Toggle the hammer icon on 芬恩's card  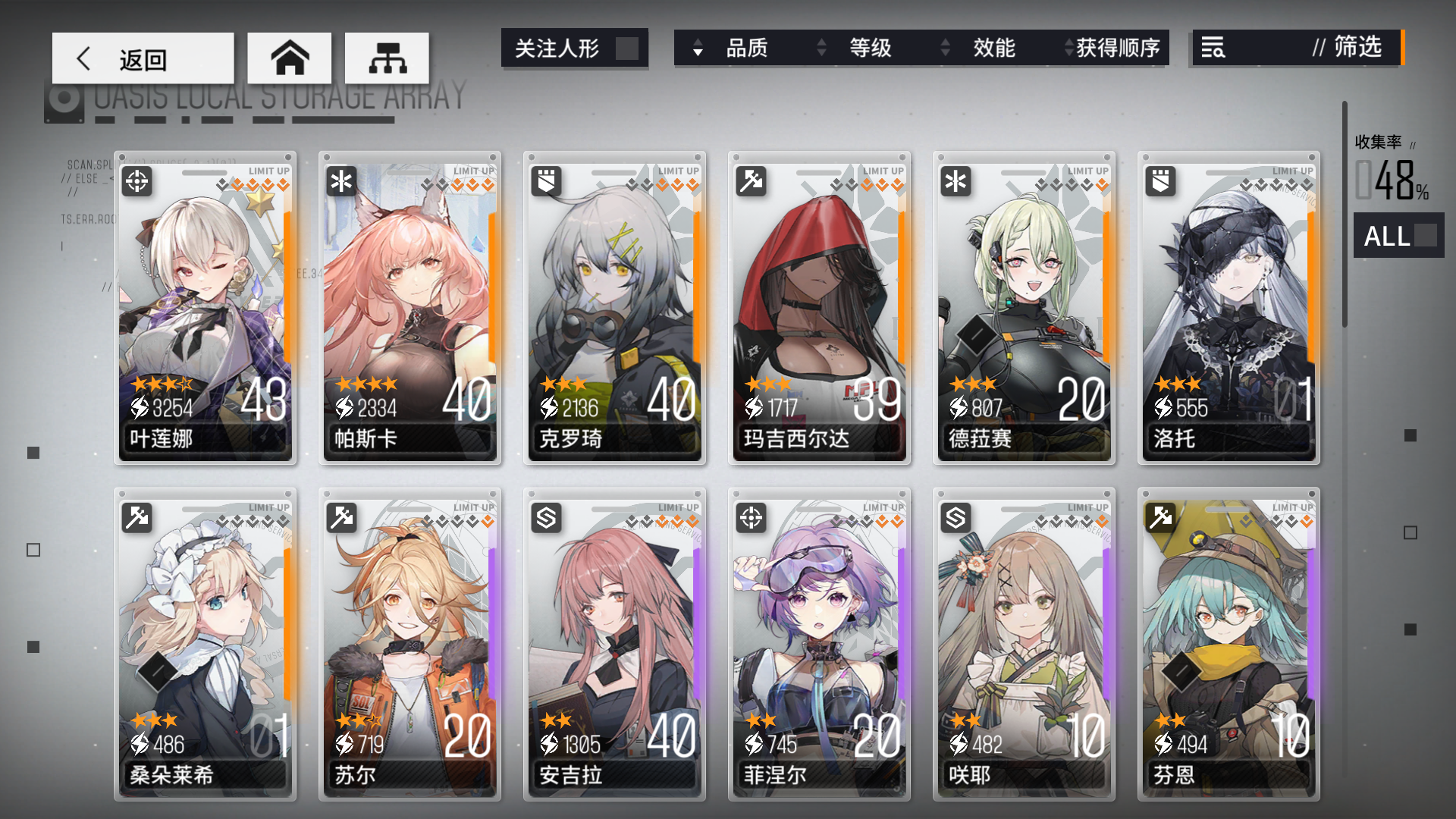coord(1160,519)
